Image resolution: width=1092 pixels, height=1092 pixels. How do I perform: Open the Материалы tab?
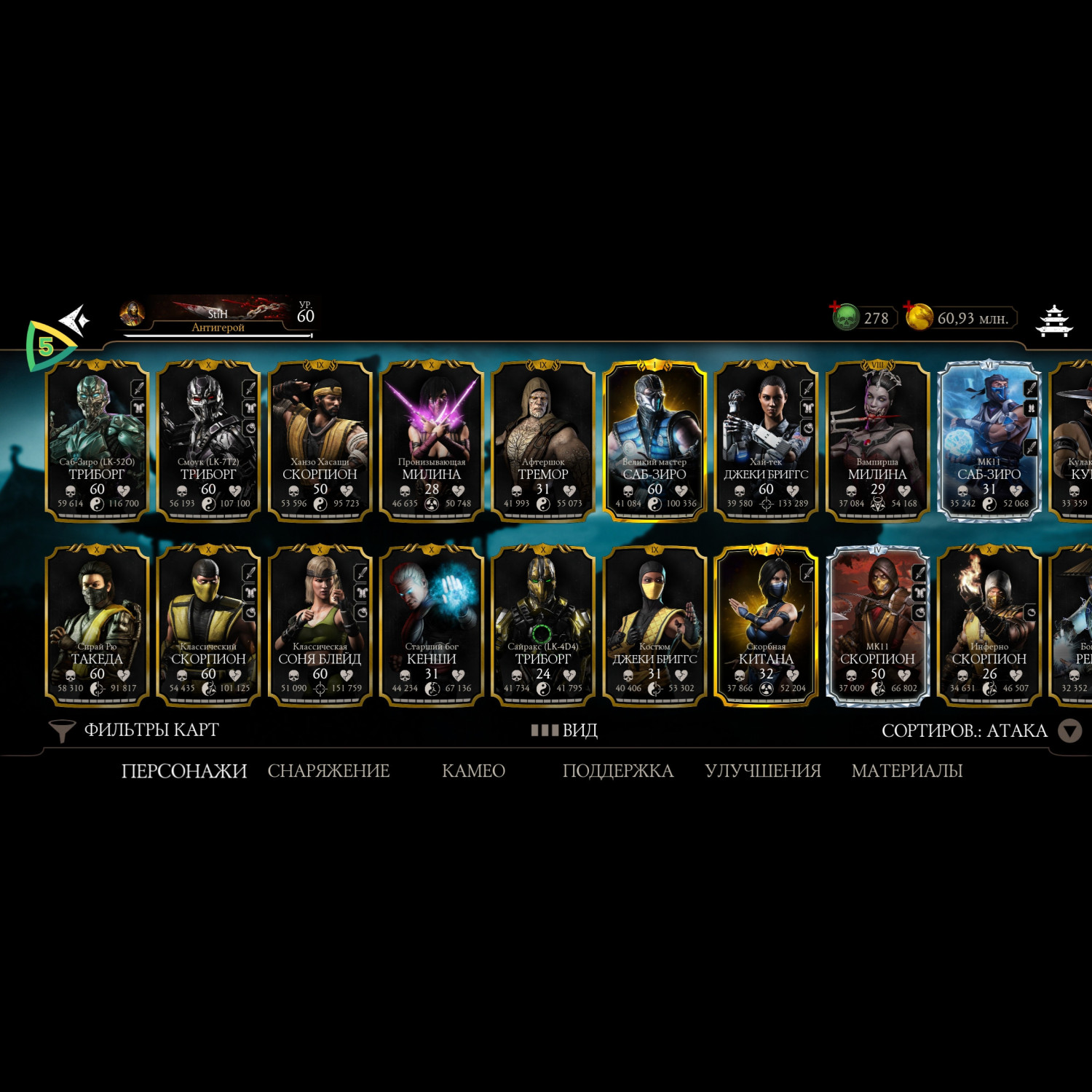click(906, 771)
